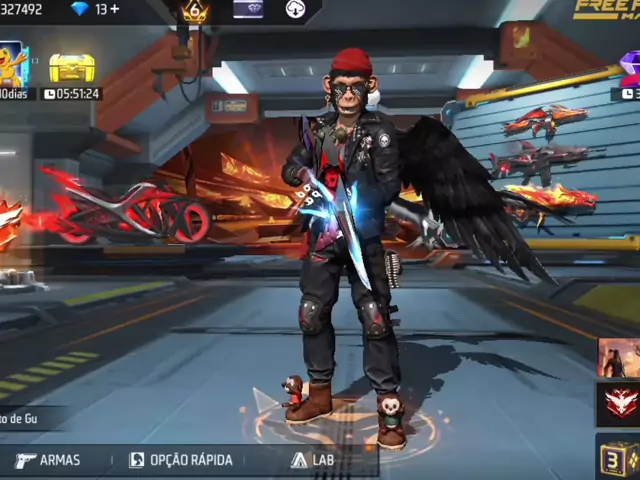Open the Armas weapons menu
640x480 pixels.
coord(48,460)
